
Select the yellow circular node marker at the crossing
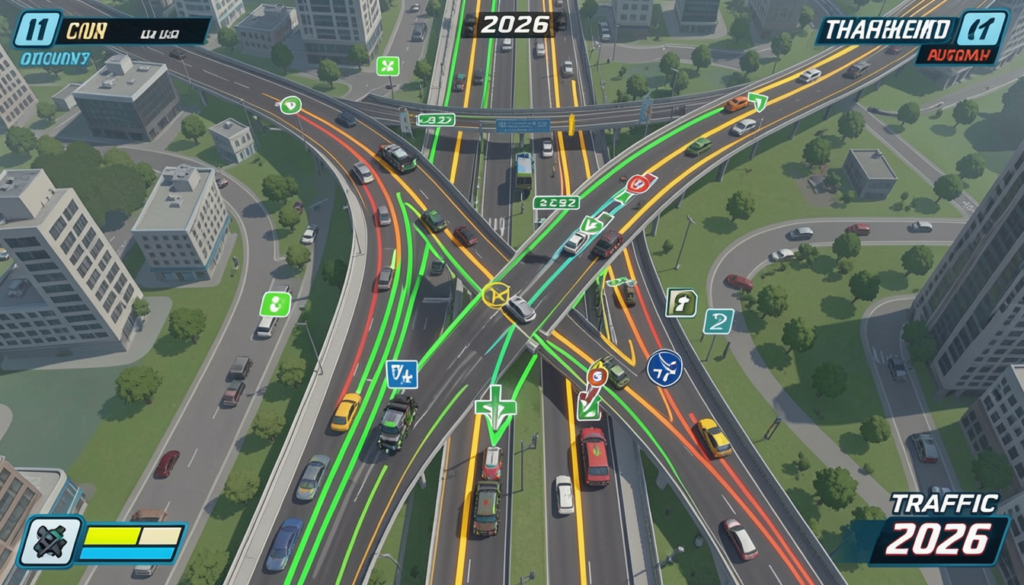point(496,294)
